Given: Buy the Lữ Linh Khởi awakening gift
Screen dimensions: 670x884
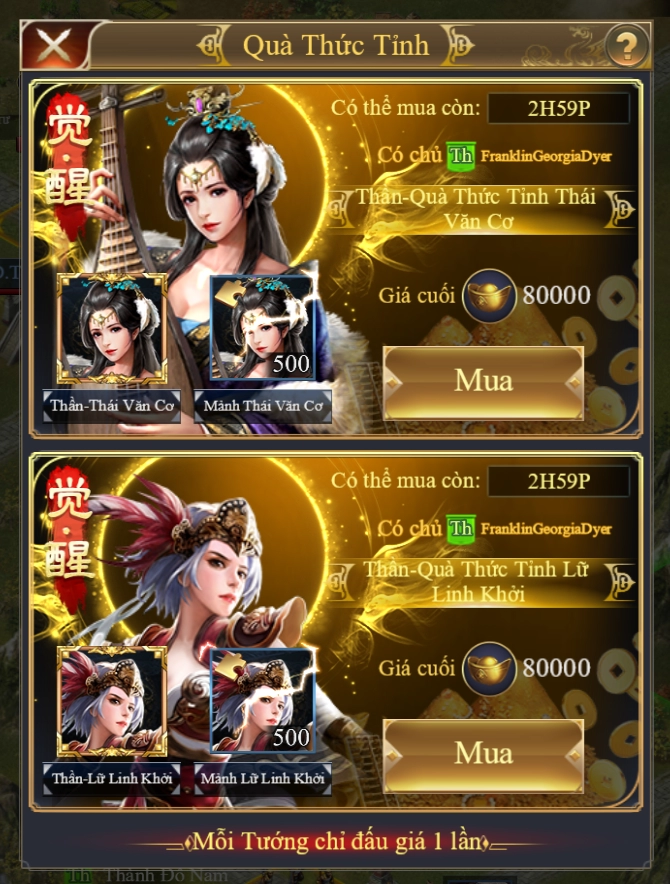Looking at the screenshot, I should pyautogui.click(x=483, y=753).
